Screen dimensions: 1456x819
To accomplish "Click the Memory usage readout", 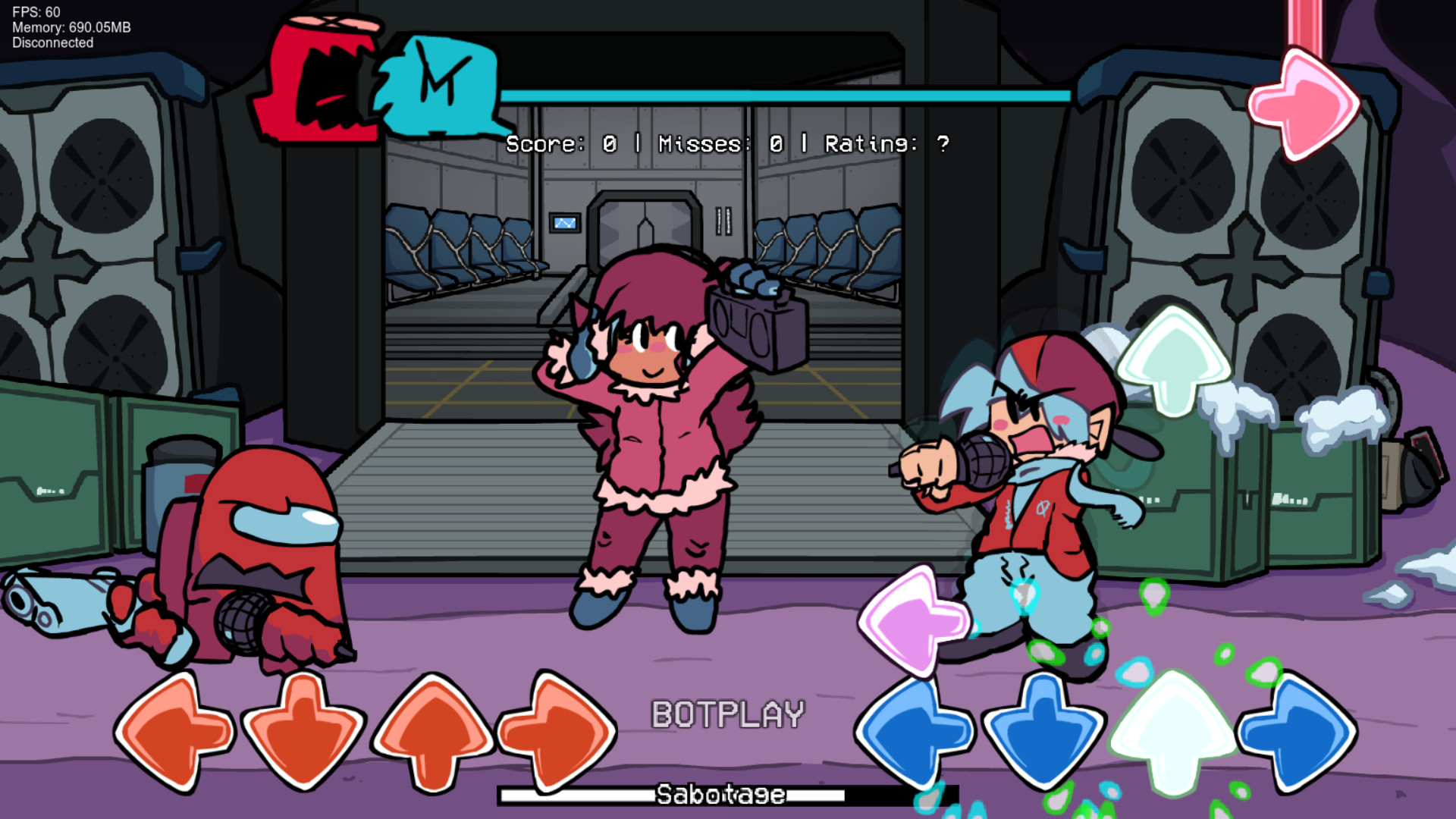I will 71,28.
